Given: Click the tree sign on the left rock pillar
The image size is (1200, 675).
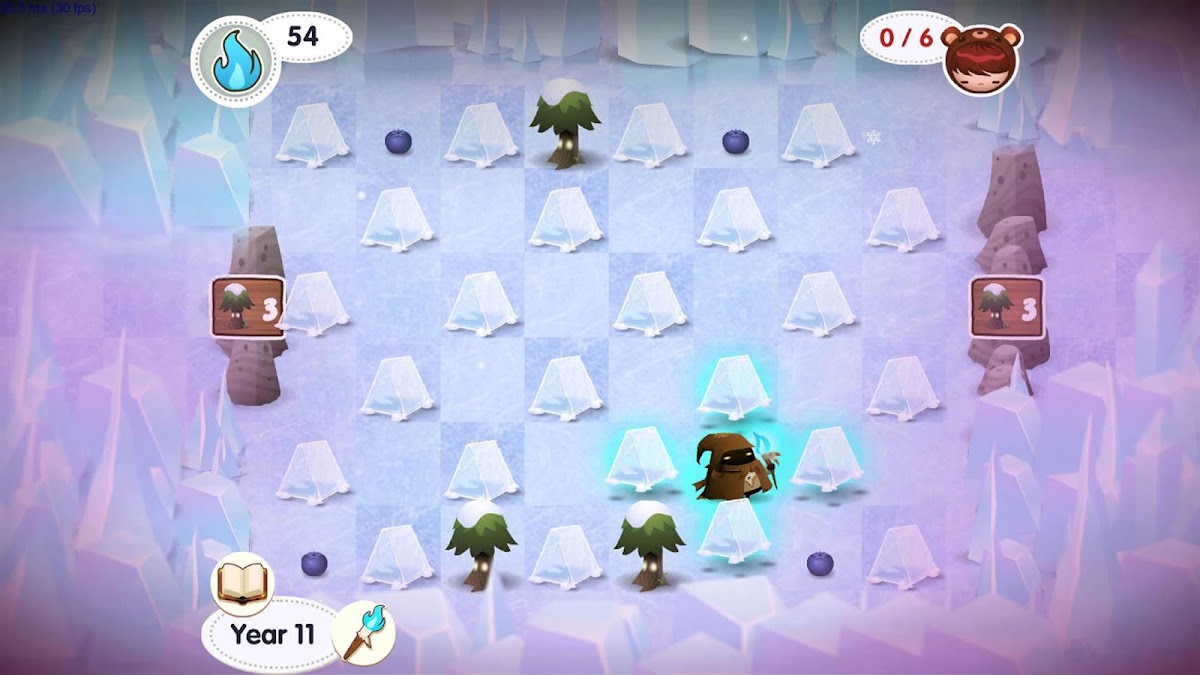Looking at the screenshot, I should (x=247, y=306).
